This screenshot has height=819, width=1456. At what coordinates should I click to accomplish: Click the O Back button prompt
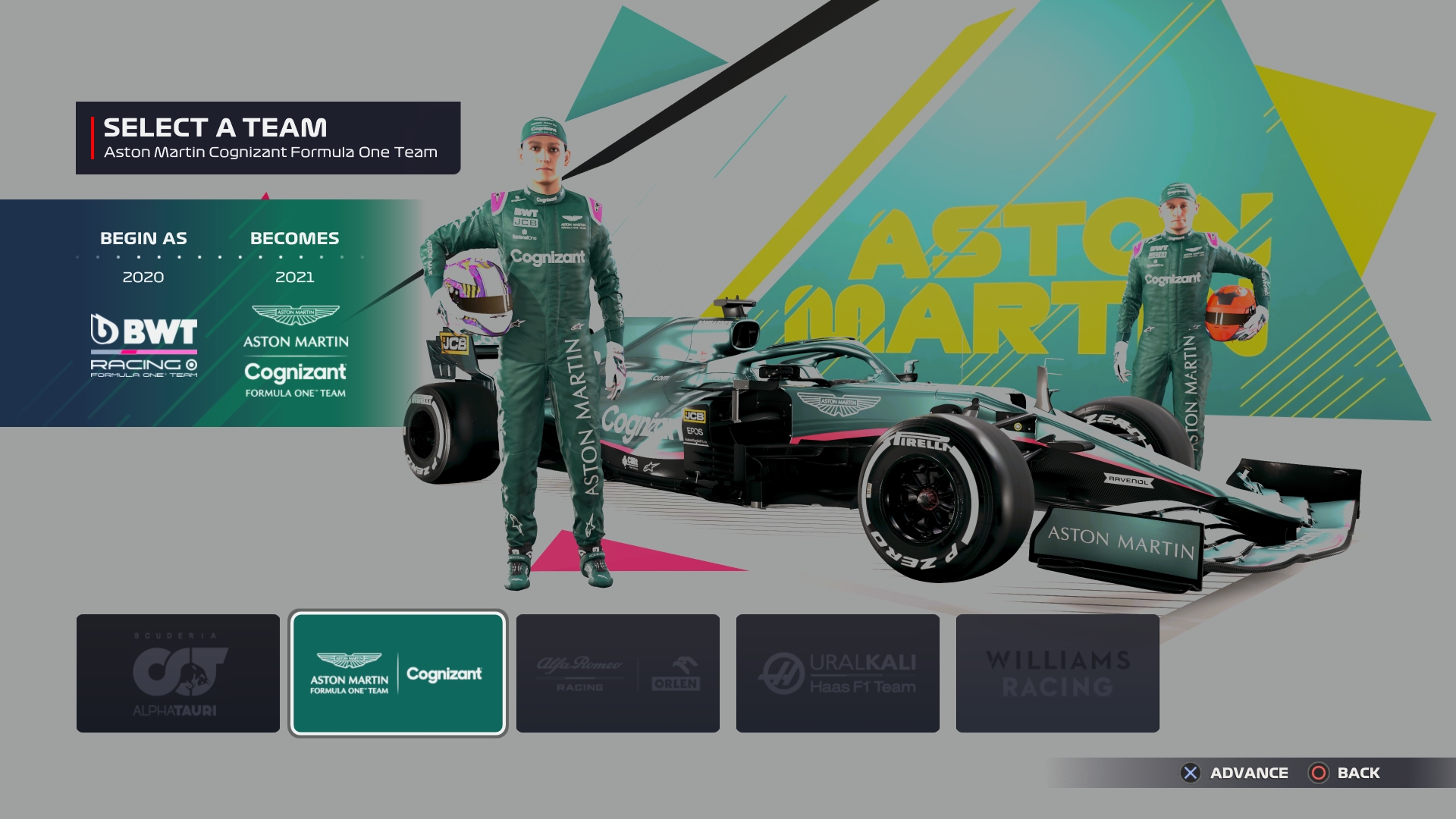[x=1319, y=773]
